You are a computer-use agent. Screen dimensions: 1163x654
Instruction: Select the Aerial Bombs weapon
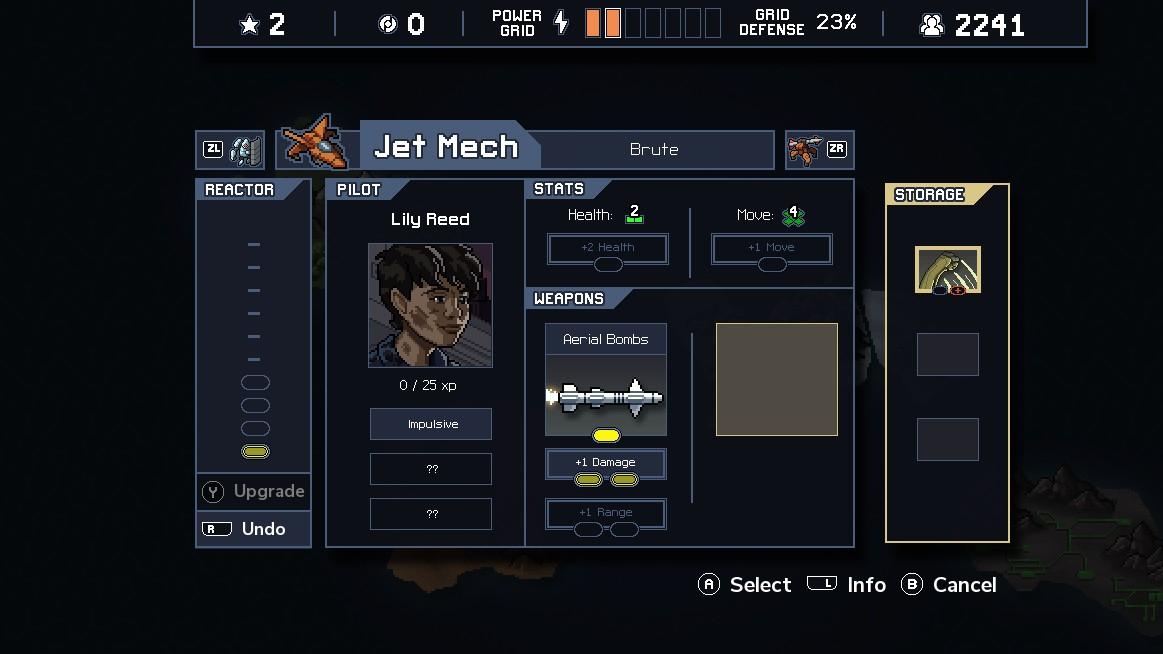[605, 381]
